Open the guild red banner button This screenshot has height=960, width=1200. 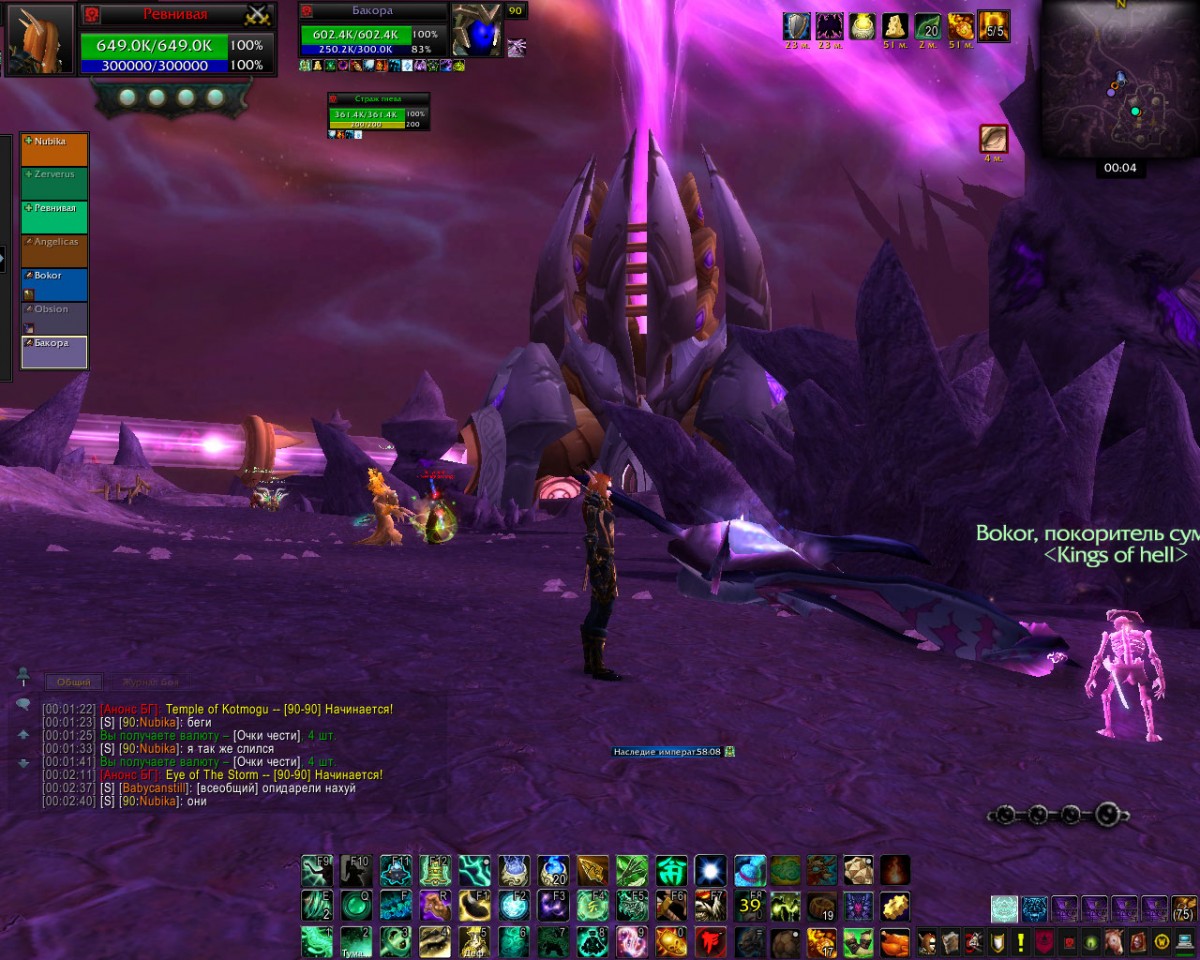point(1043,942)
